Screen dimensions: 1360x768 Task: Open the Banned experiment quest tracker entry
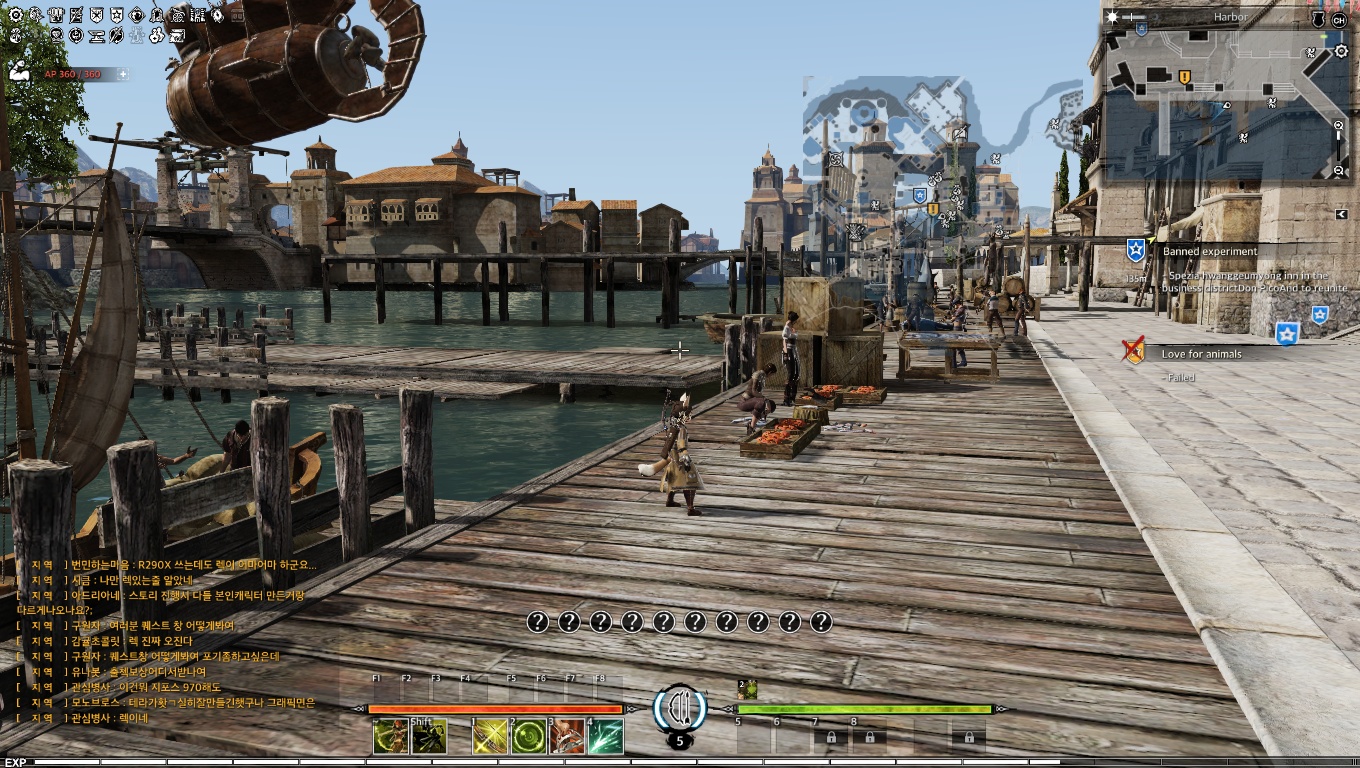pos(1209,252)
